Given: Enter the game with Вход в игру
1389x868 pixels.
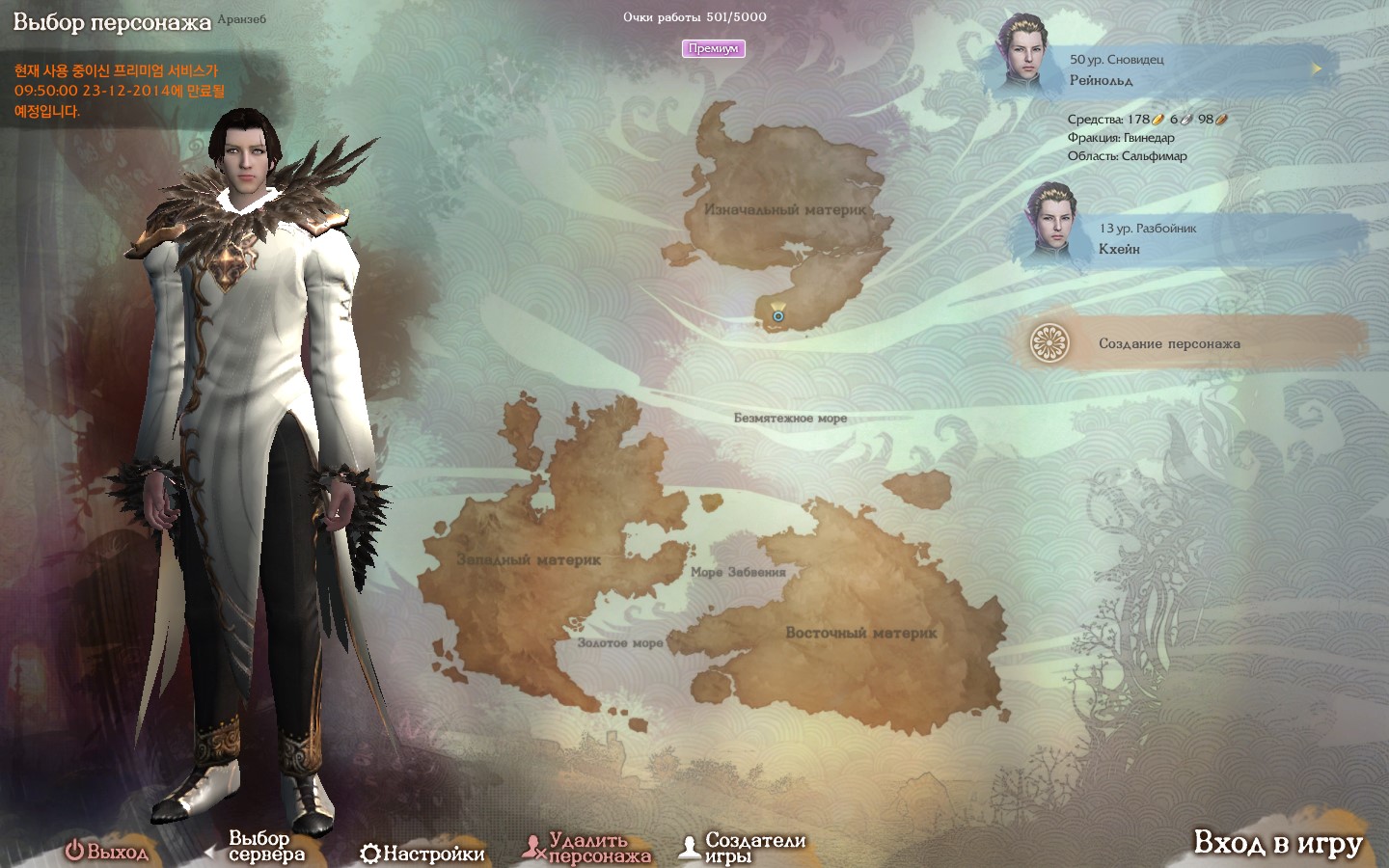Looking at the screenshot, I should [1277, 844].
